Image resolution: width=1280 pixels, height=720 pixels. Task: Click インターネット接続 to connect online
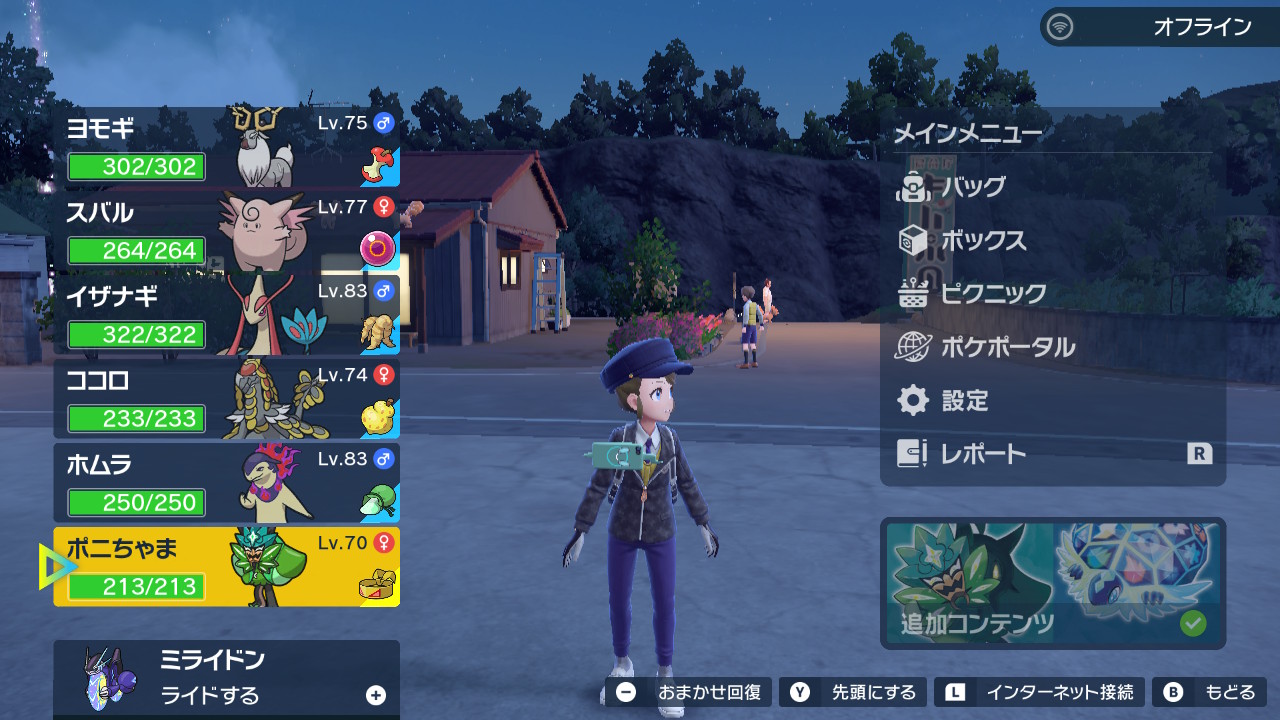coord(1039,692)
